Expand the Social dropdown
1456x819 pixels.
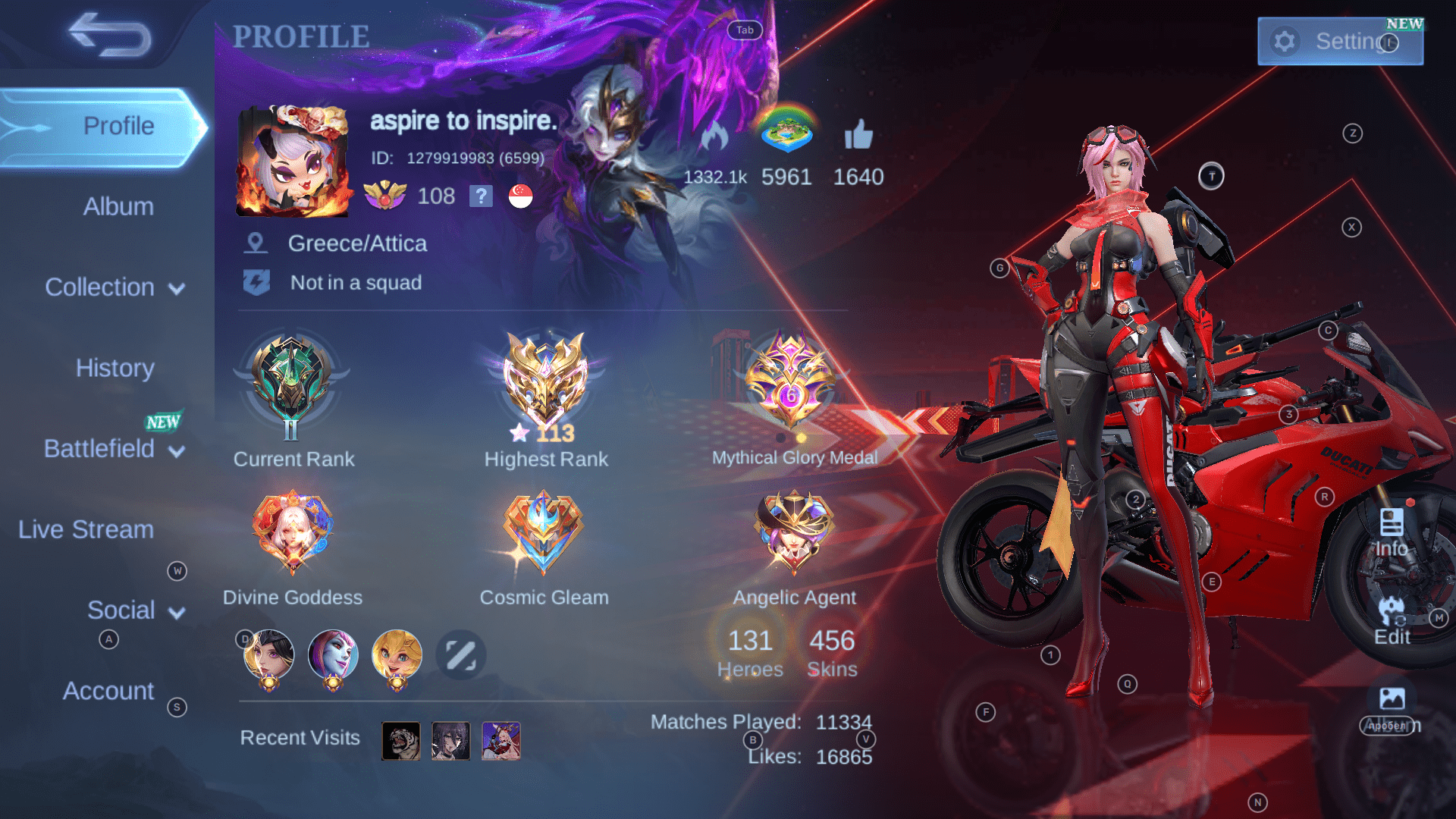point(124,610)
